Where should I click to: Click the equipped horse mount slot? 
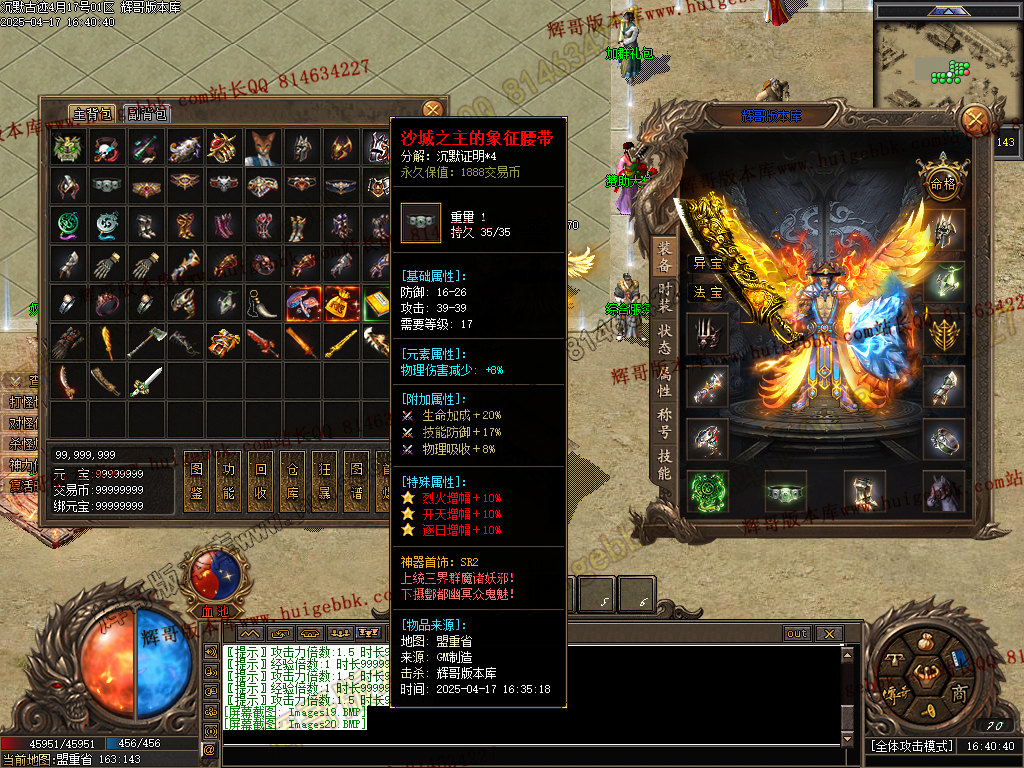point(943,491)
